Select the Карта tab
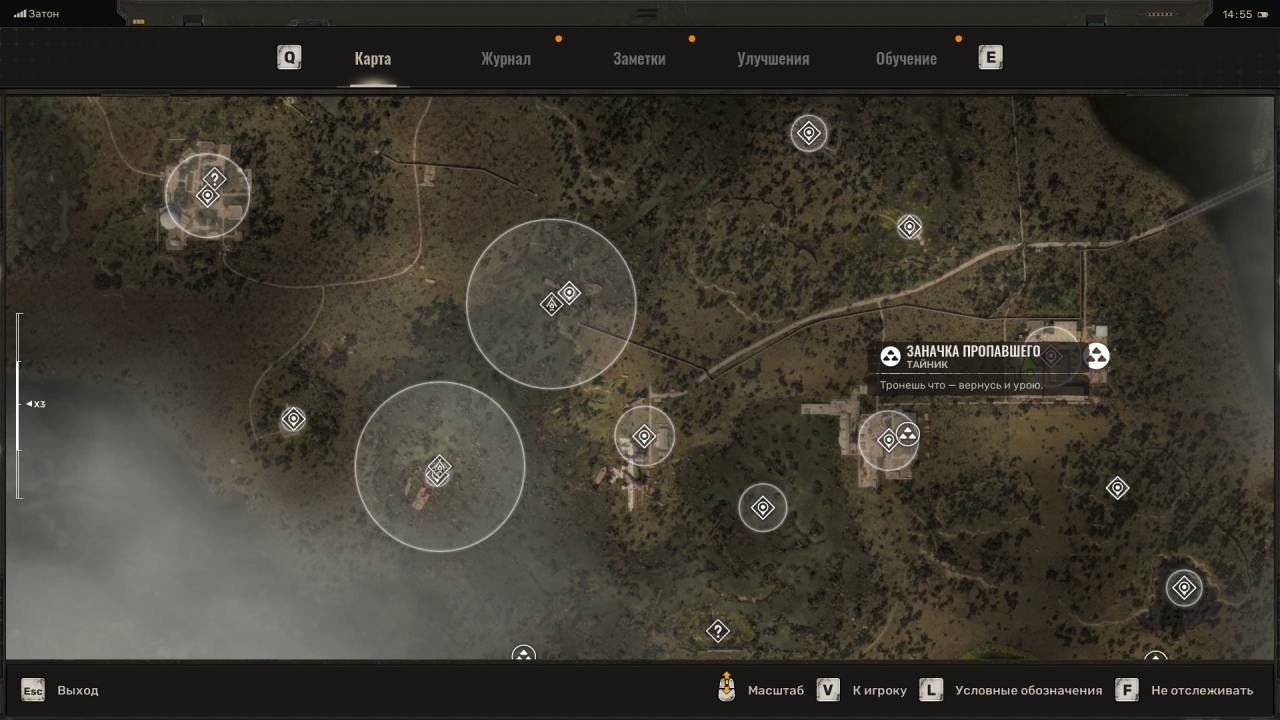This screenshot has width=1280, height=720. click(x=372, y=58)
